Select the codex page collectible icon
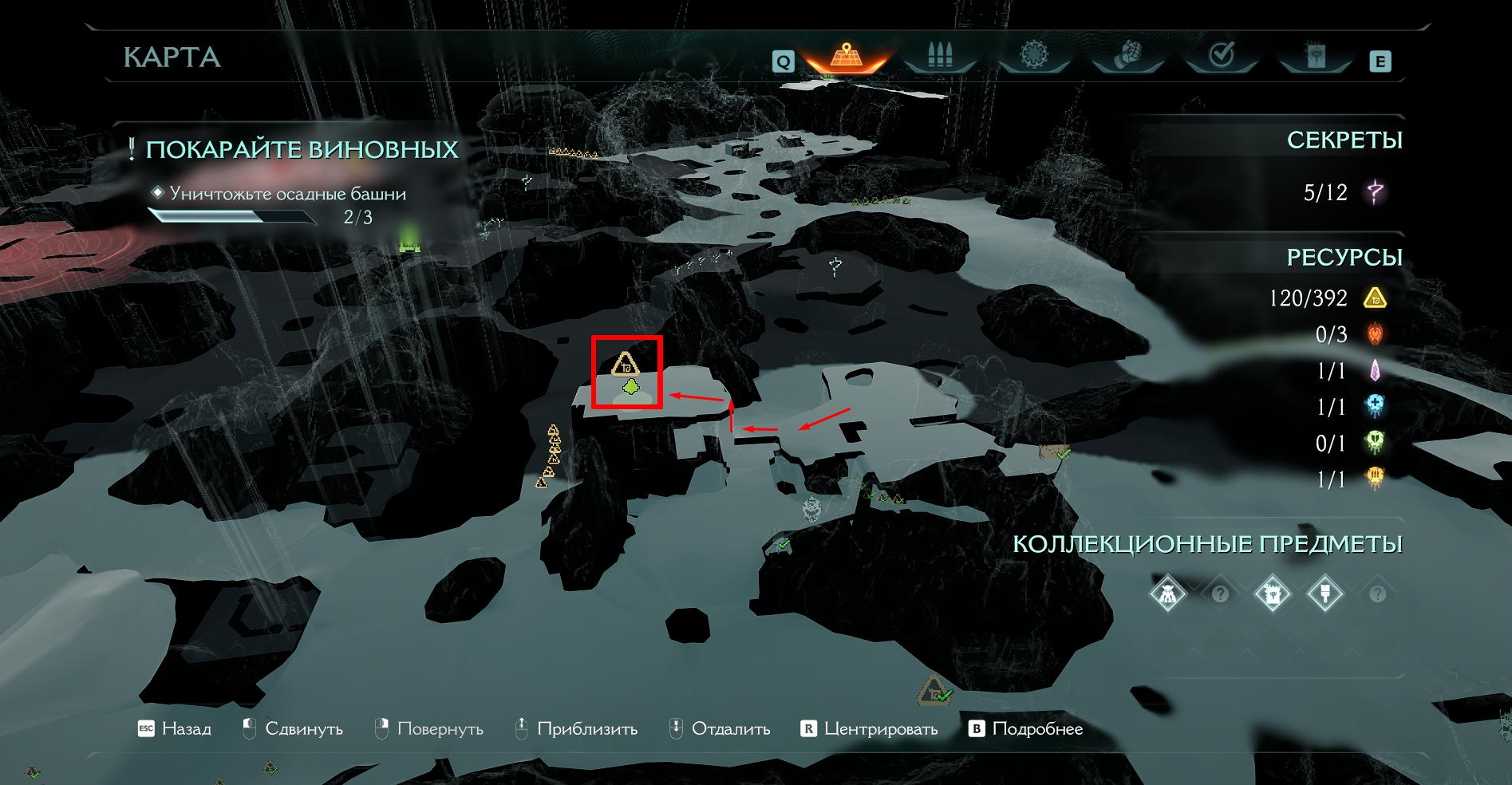 click(1273, 594)
